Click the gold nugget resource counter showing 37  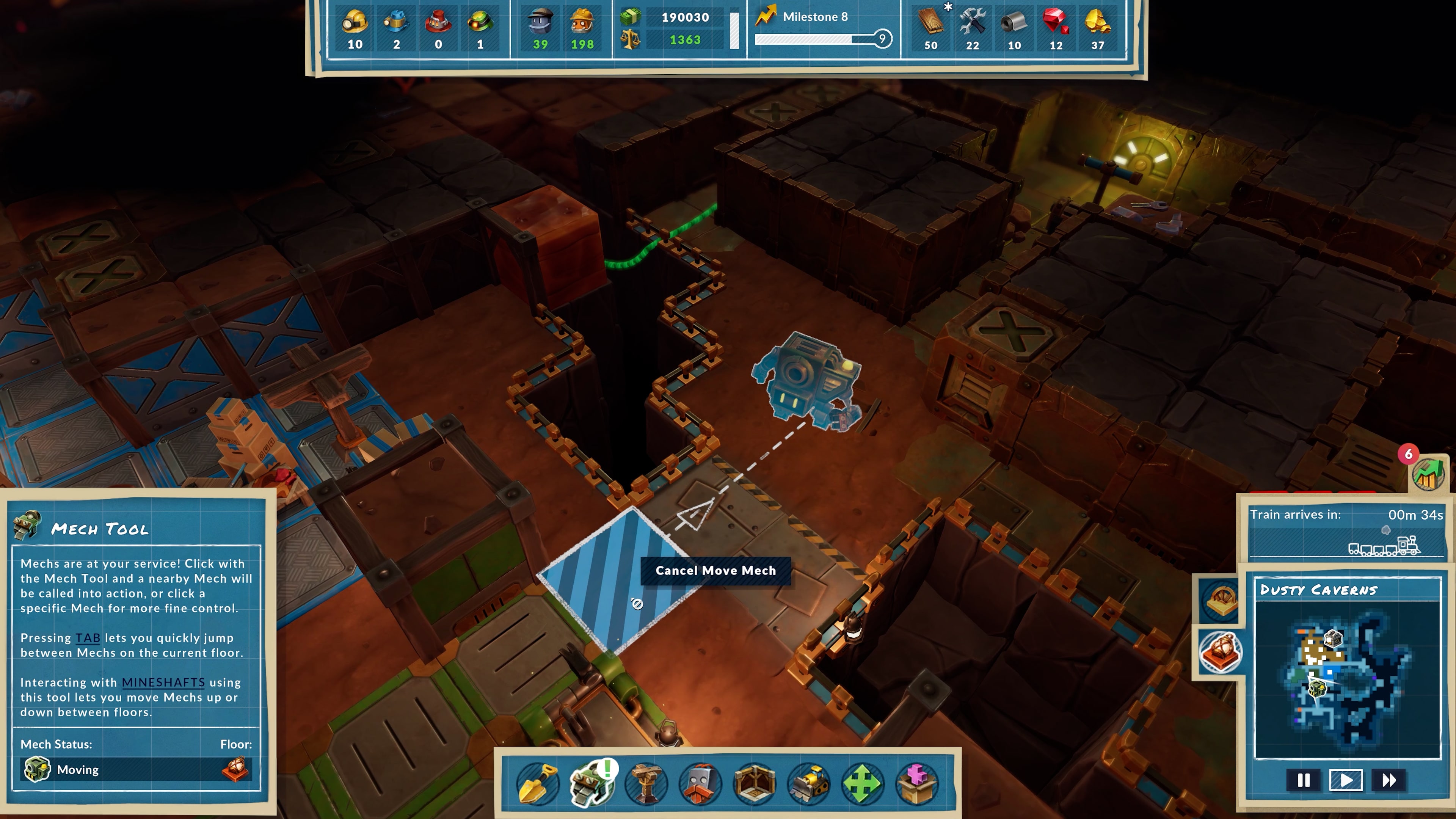1097,25
